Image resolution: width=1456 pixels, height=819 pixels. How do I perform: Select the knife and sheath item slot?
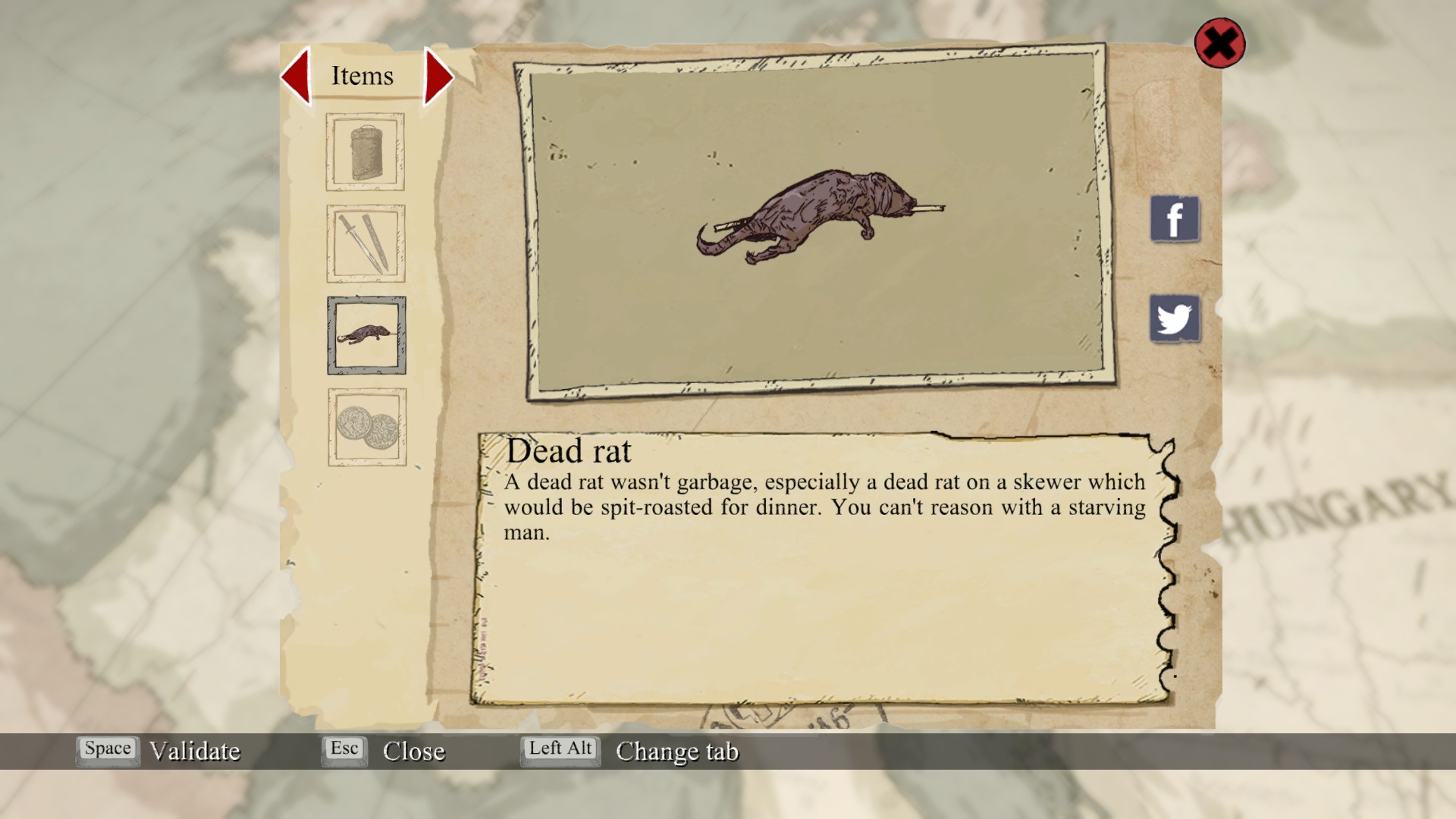[x=366, y=243]
